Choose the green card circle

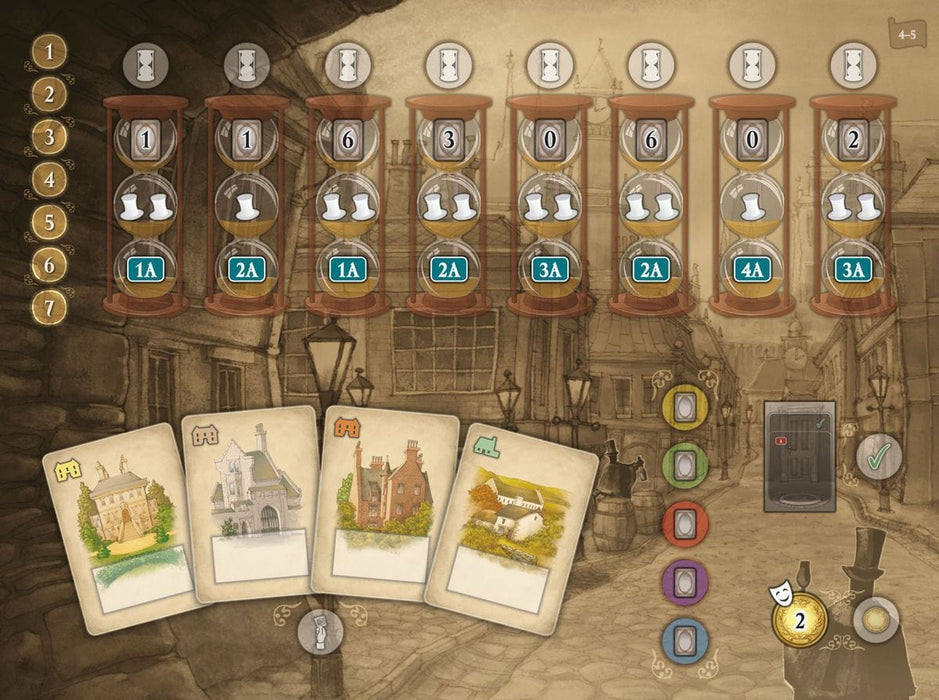(686, 464)
